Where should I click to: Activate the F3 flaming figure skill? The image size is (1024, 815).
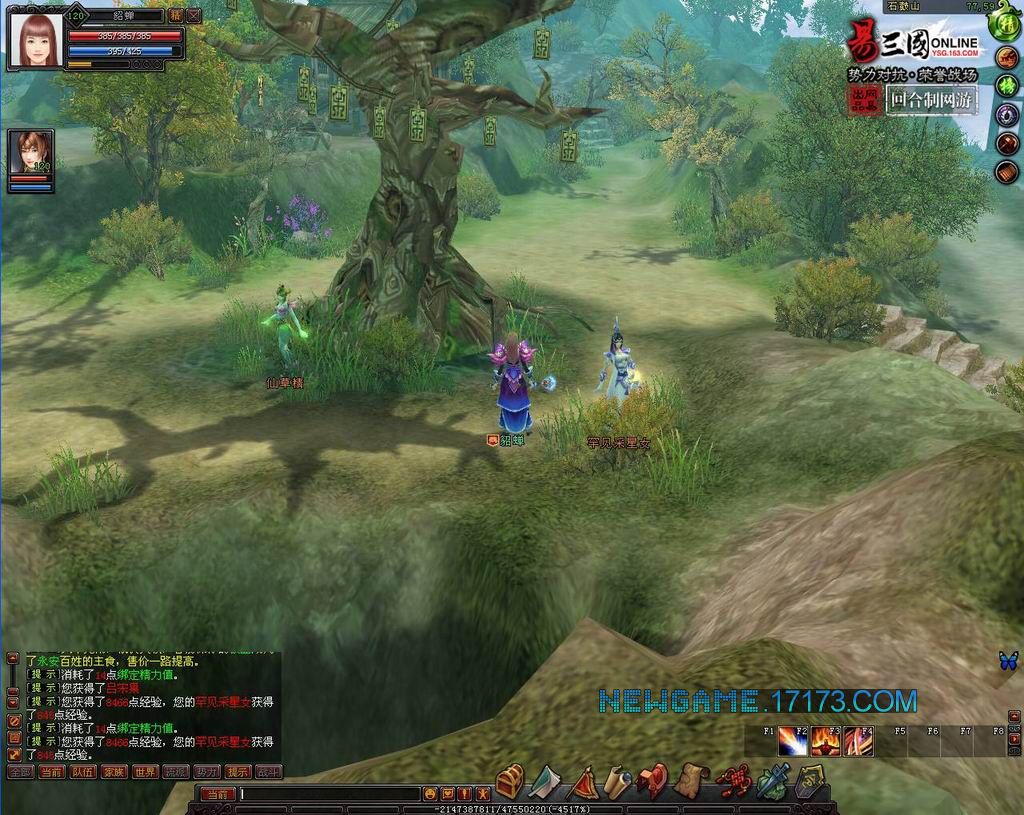[826, 742]
